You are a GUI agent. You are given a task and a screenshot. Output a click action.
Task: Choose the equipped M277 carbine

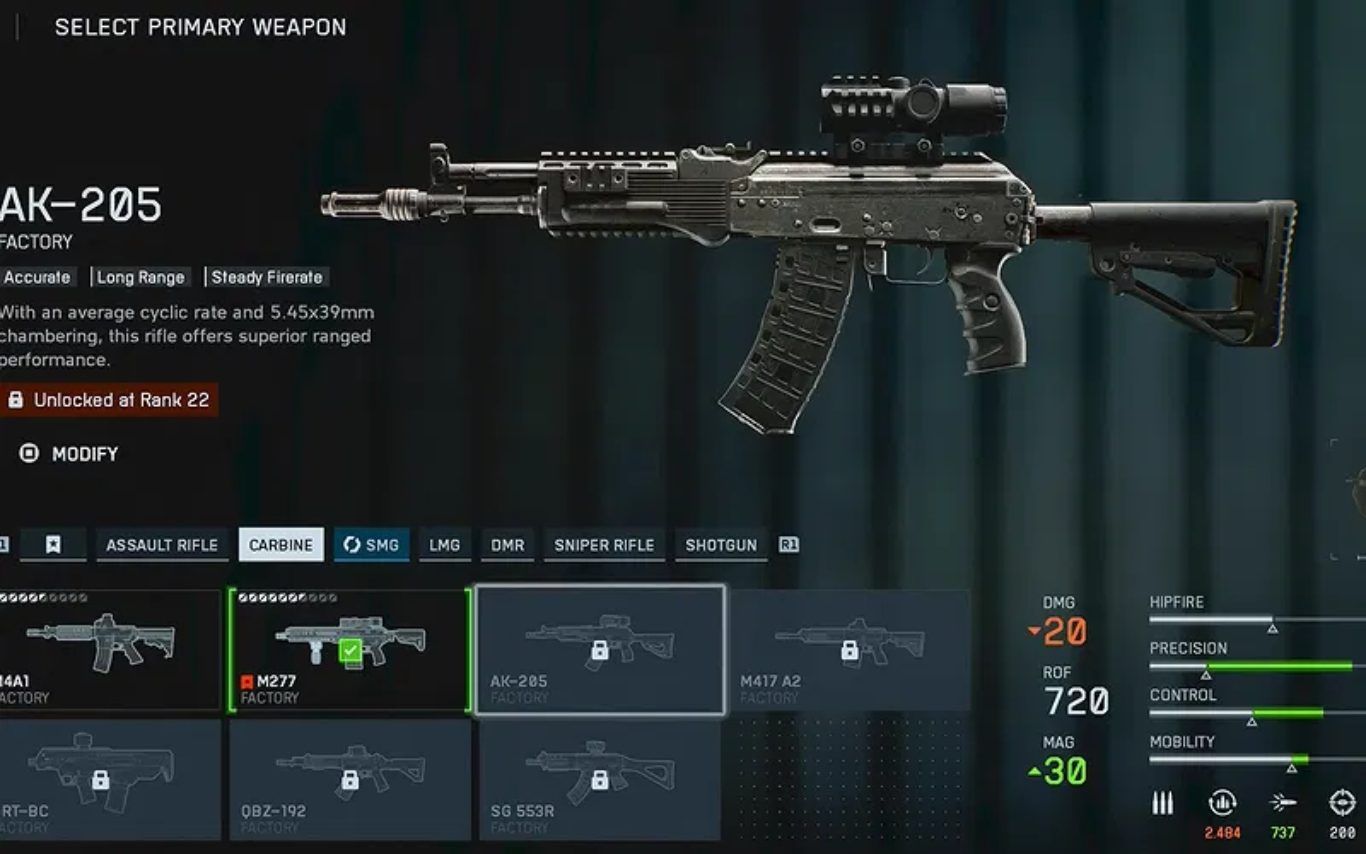pyautogui.click(x=350, y=650)
